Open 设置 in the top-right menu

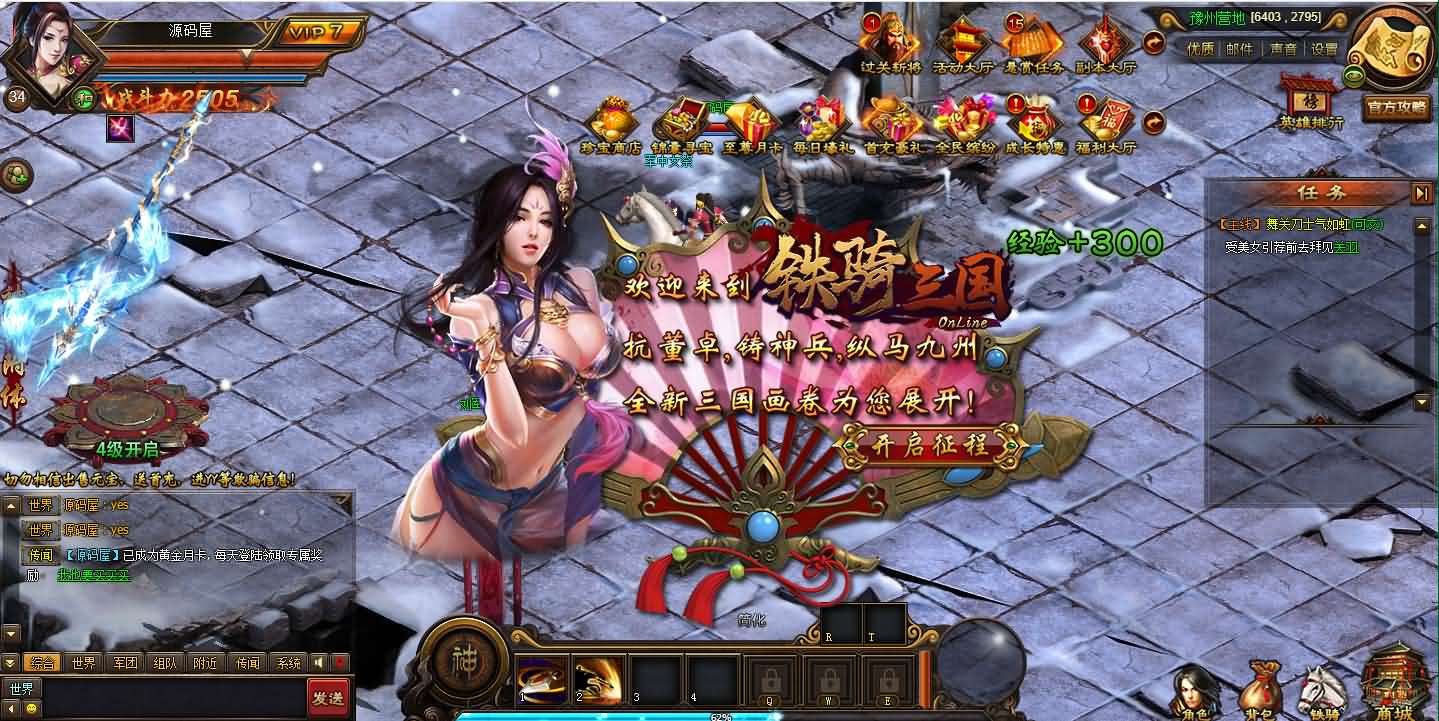(1324, 50)
